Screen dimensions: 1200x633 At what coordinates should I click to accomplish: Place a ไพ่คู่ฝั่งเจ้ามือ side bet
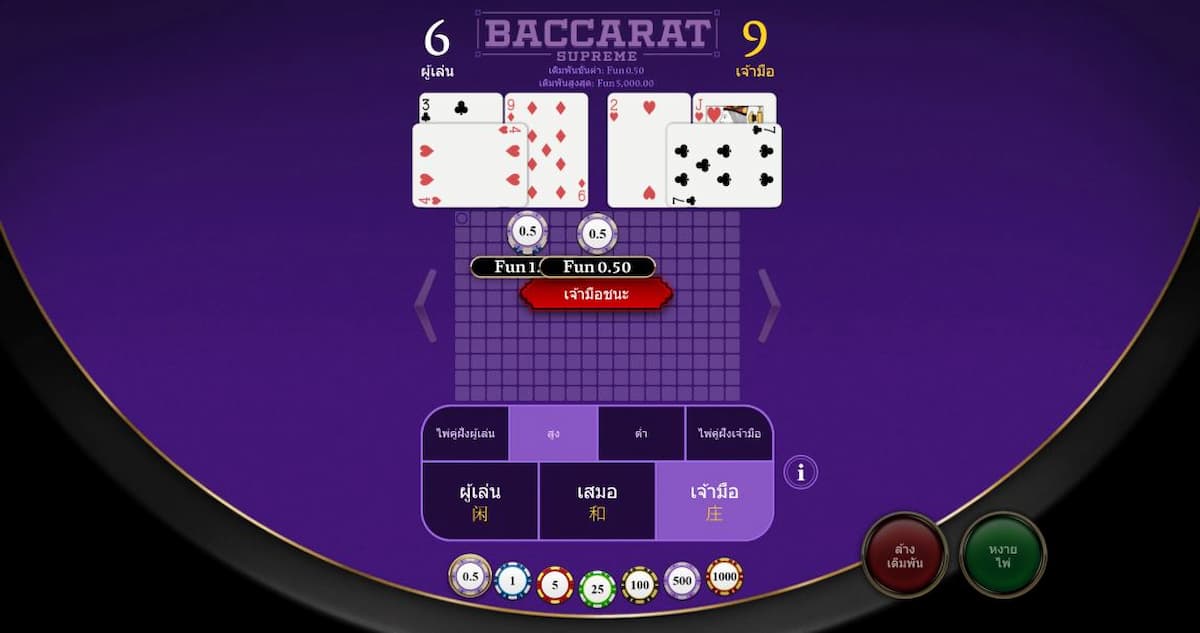pyautogui.click(x=729, y=434)
